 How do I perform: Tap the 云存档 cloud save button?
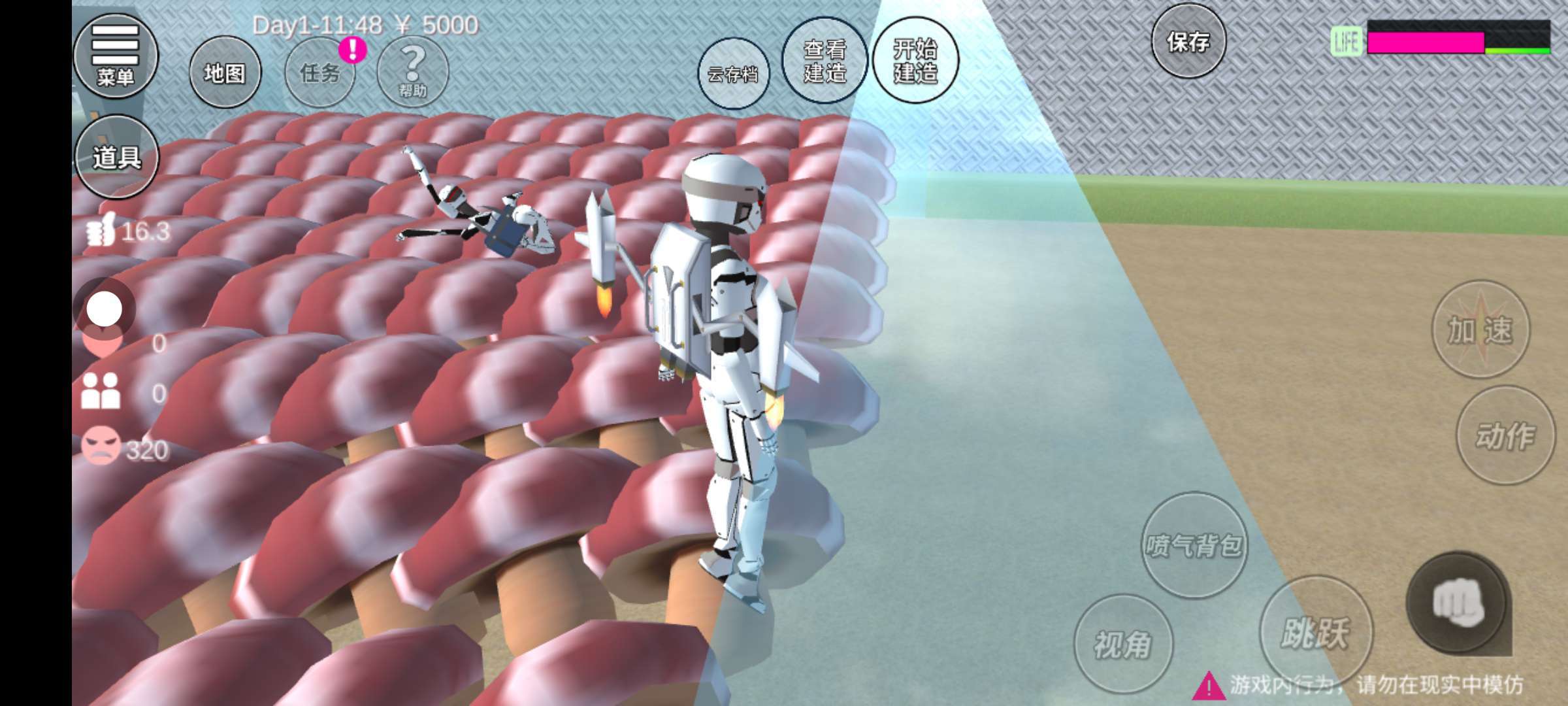[x=732, y=74]
